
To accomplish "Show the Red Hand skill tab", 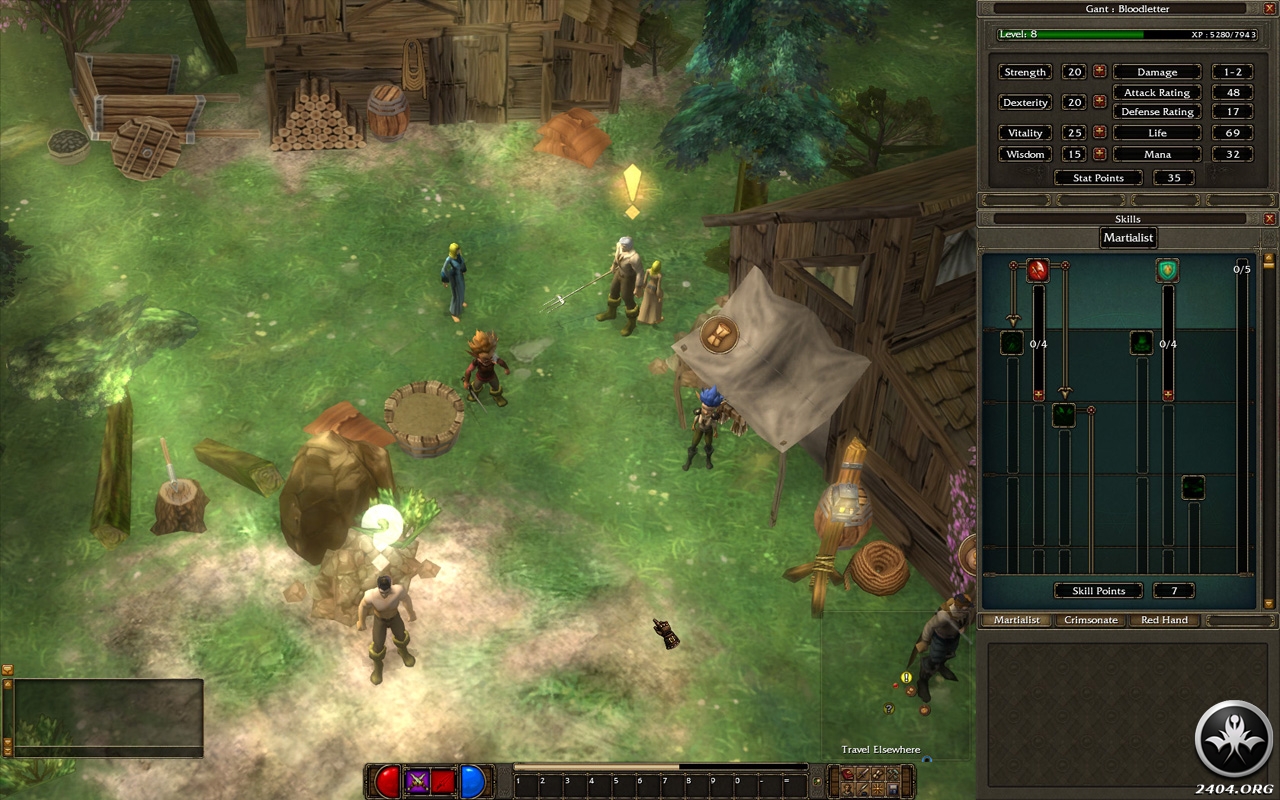I will coord(1164,620).
